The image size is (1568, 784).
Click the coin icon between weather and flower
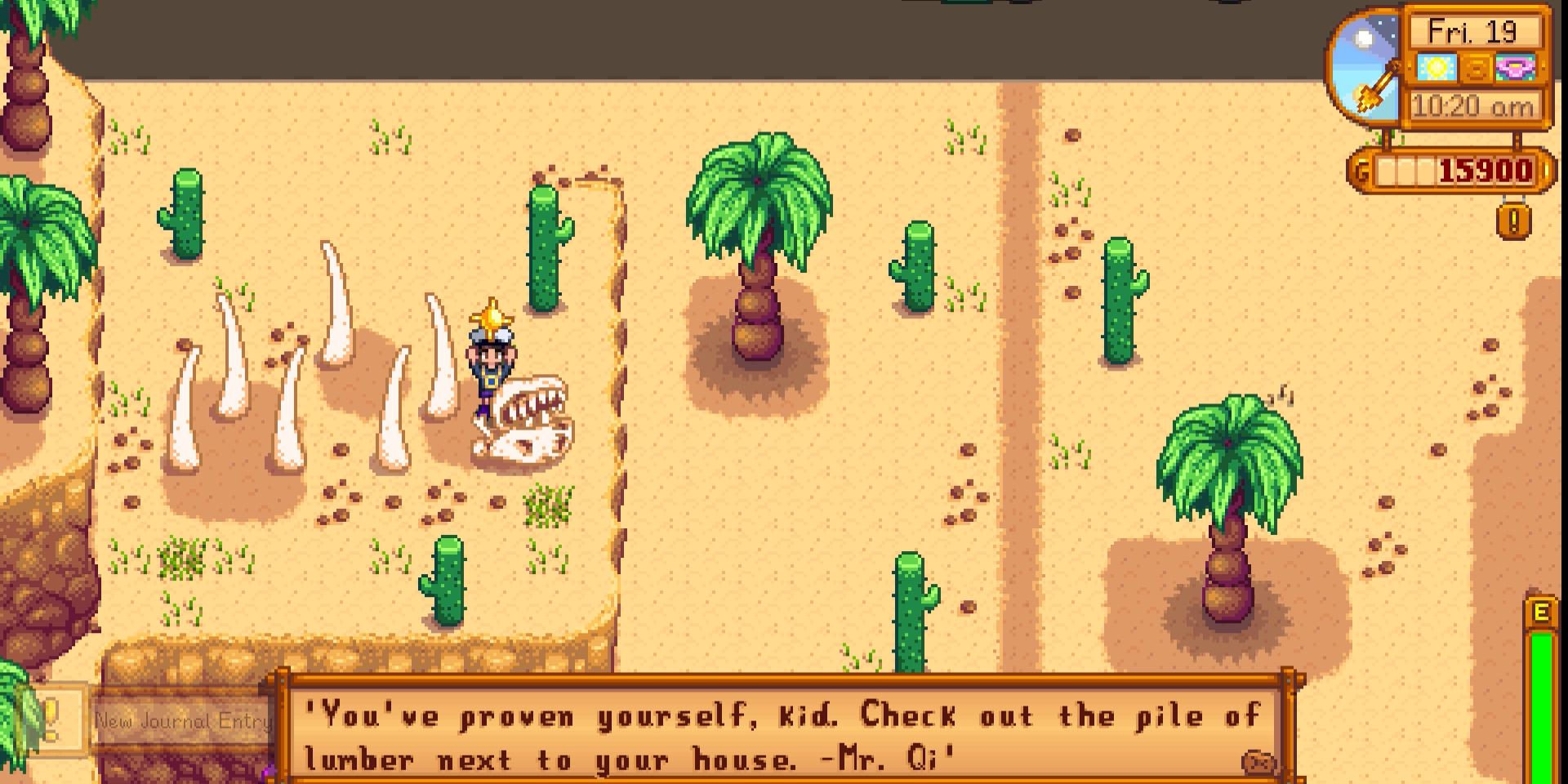pyautogui.click(x=1475, y=69)
